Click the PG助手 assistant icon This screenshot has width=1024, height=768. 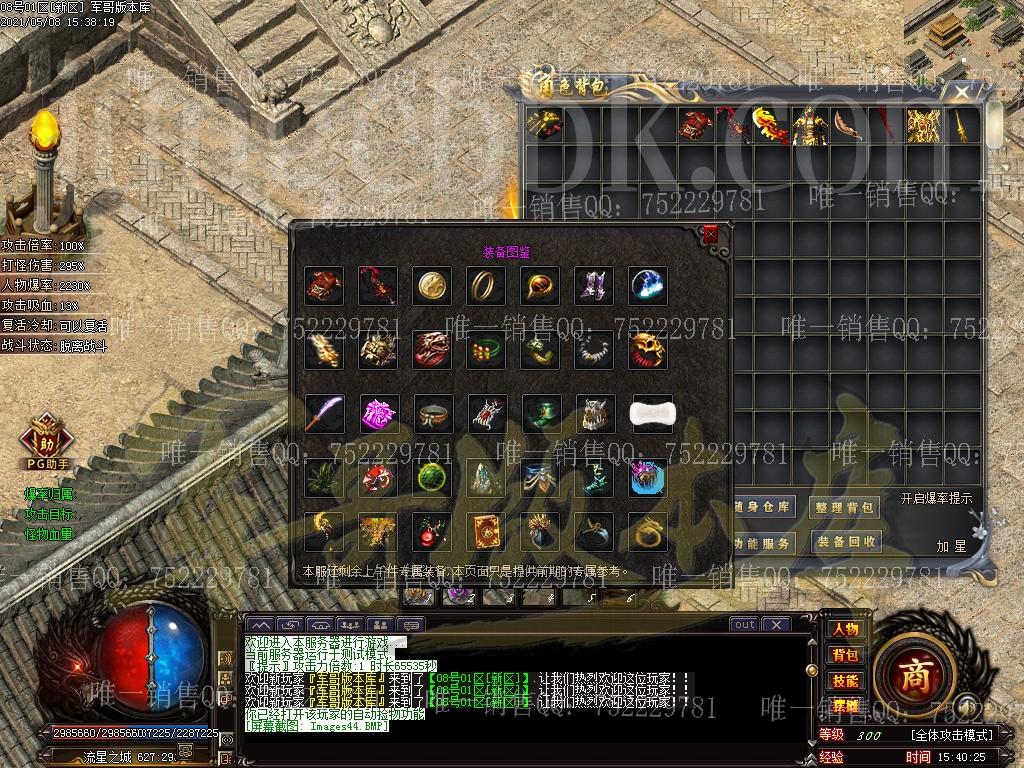[x=47, y=442]
